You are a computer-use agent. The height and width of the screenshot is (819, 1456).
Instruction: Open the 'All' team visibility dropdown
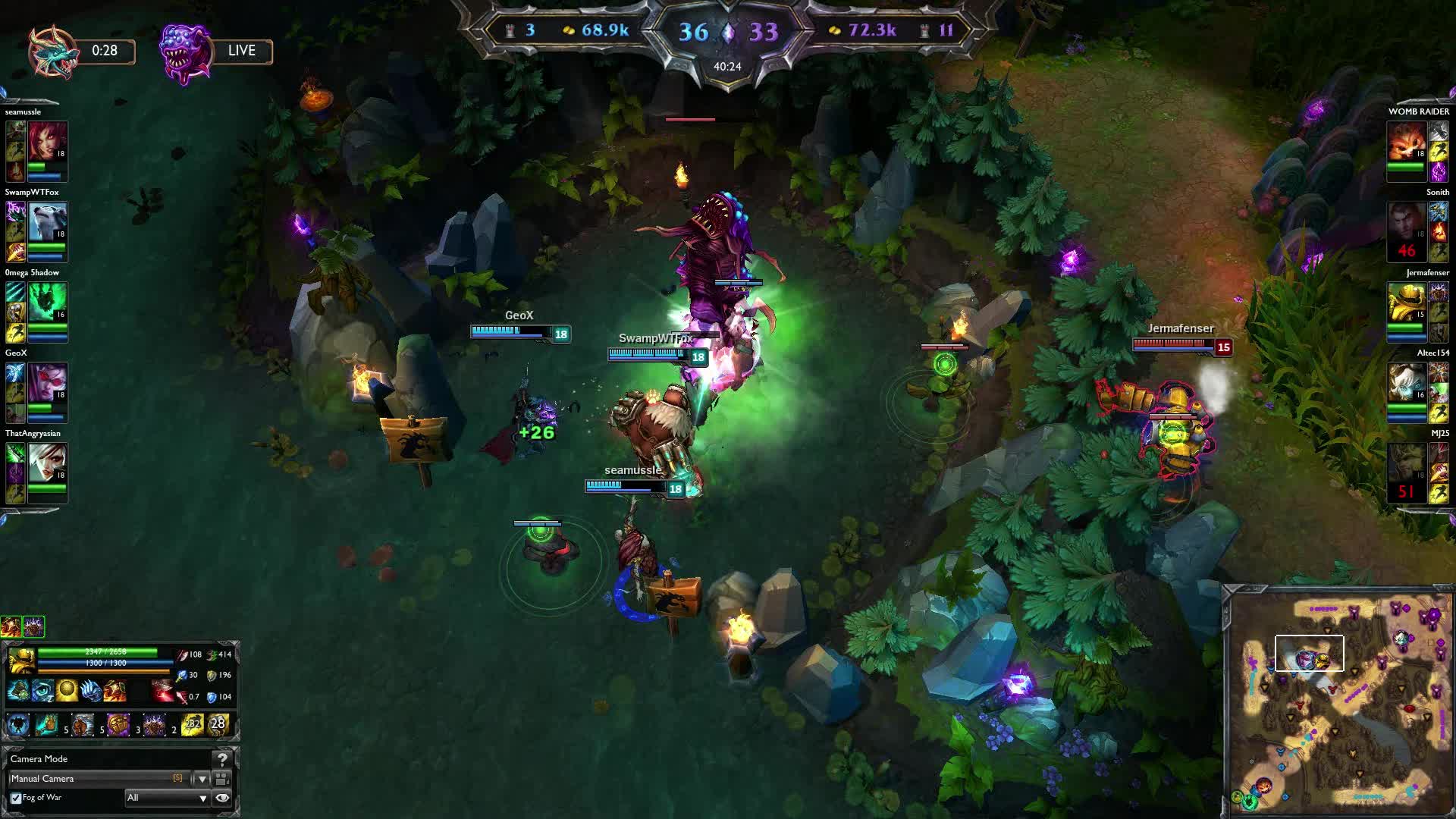[x=167, y=798]
